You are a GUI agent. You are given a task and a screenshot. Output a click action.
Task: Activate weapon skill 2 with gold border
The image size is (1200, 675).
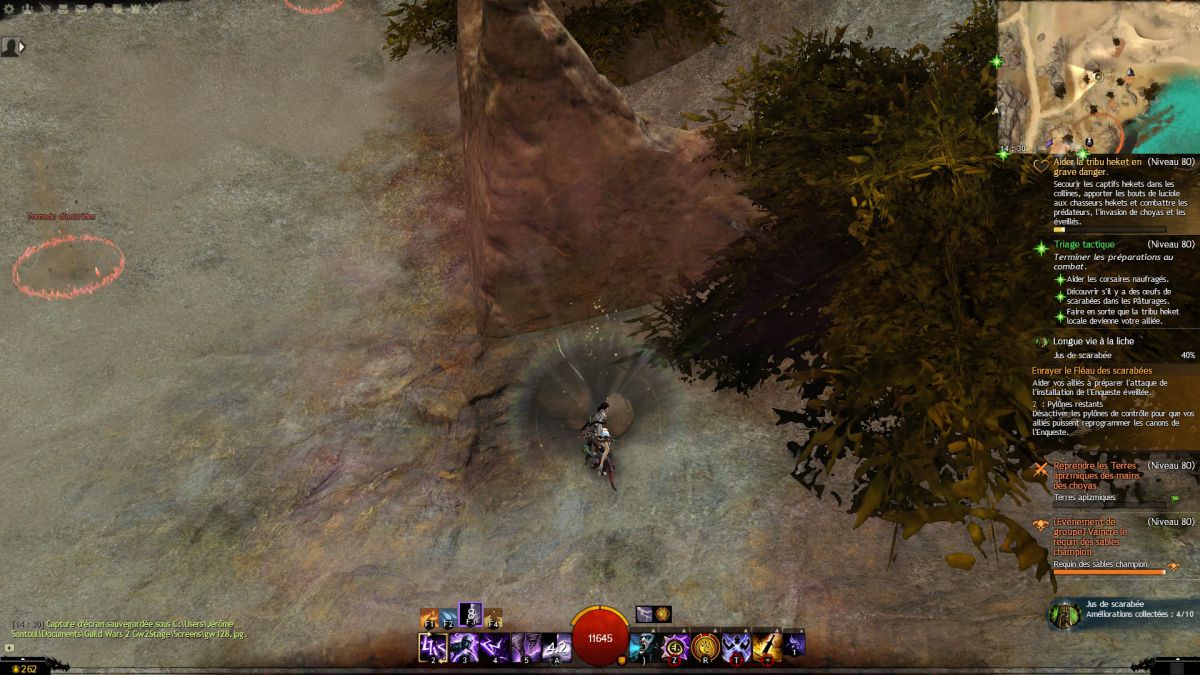tap(432, 647)
